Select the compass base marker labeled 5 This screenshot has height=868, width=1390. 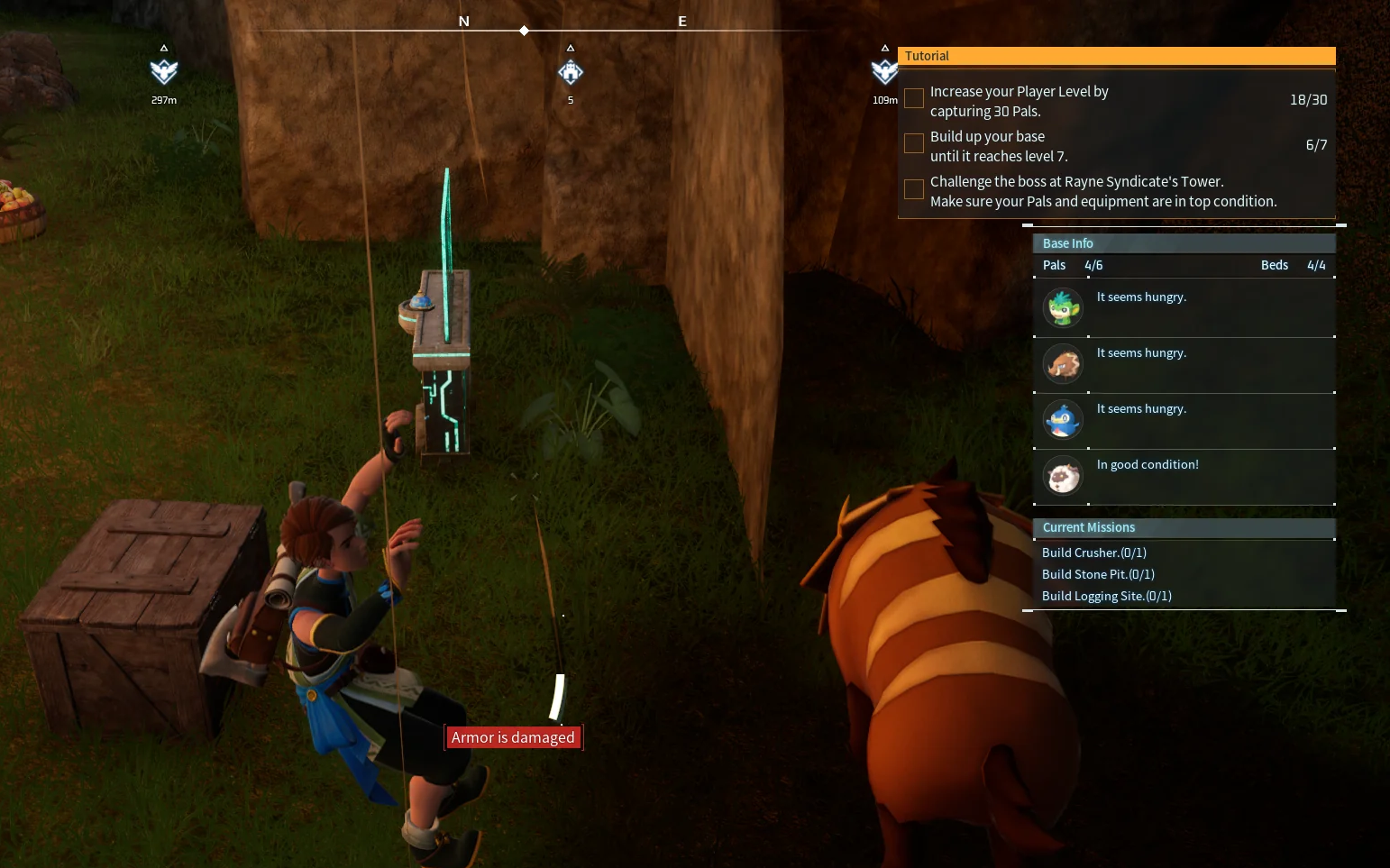571,72
